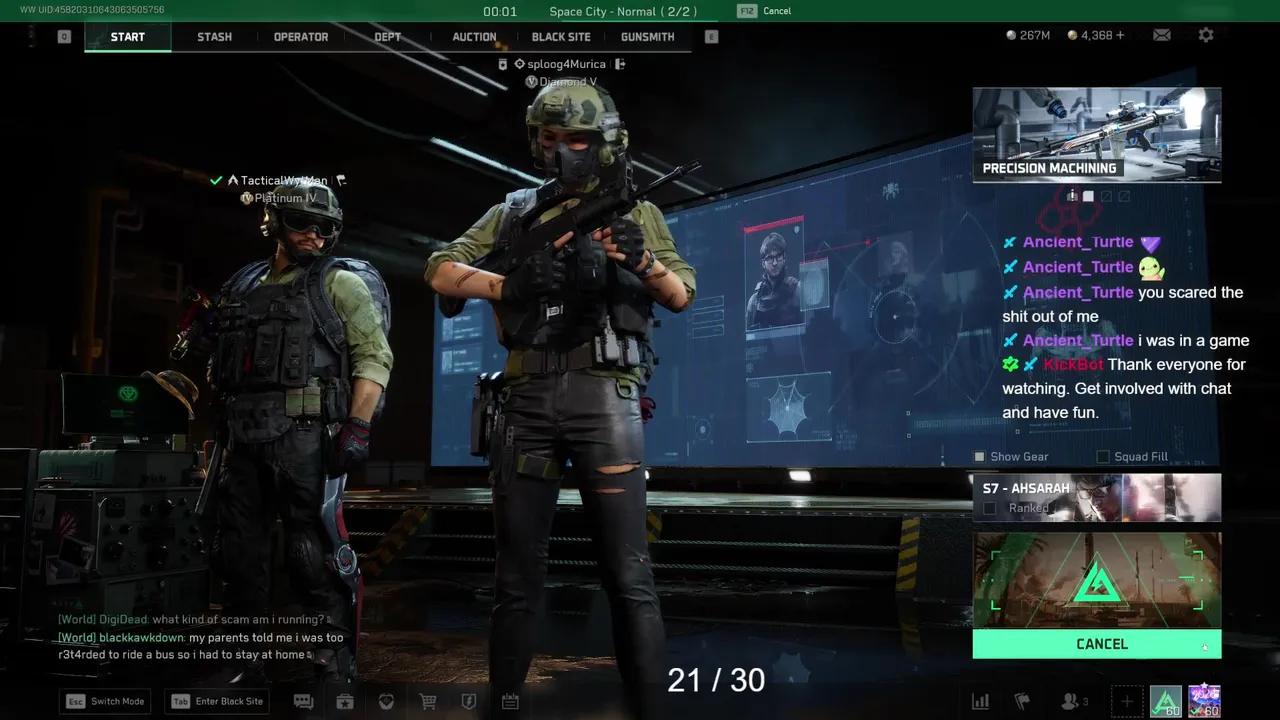Open the events calendar icon

tap(510, 701)
